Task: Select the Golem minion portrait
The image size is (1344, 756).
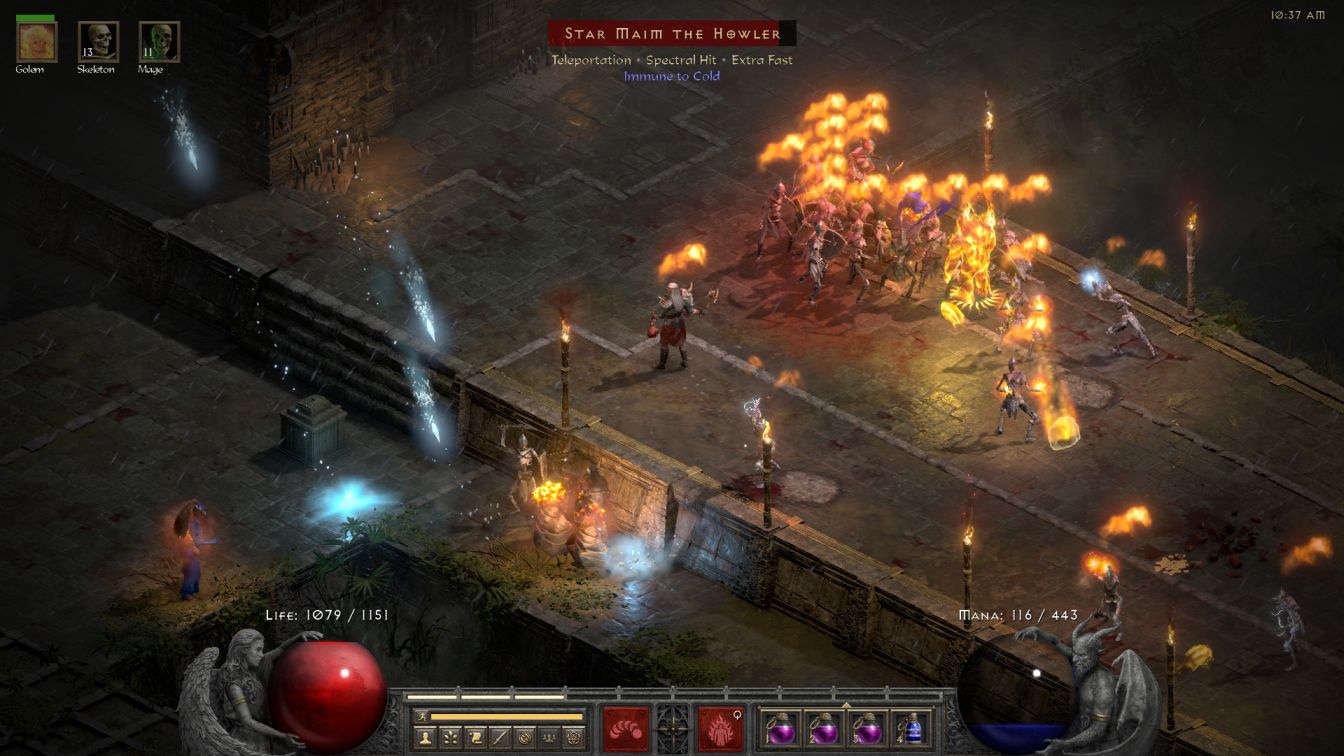Action: coord(37,42)
